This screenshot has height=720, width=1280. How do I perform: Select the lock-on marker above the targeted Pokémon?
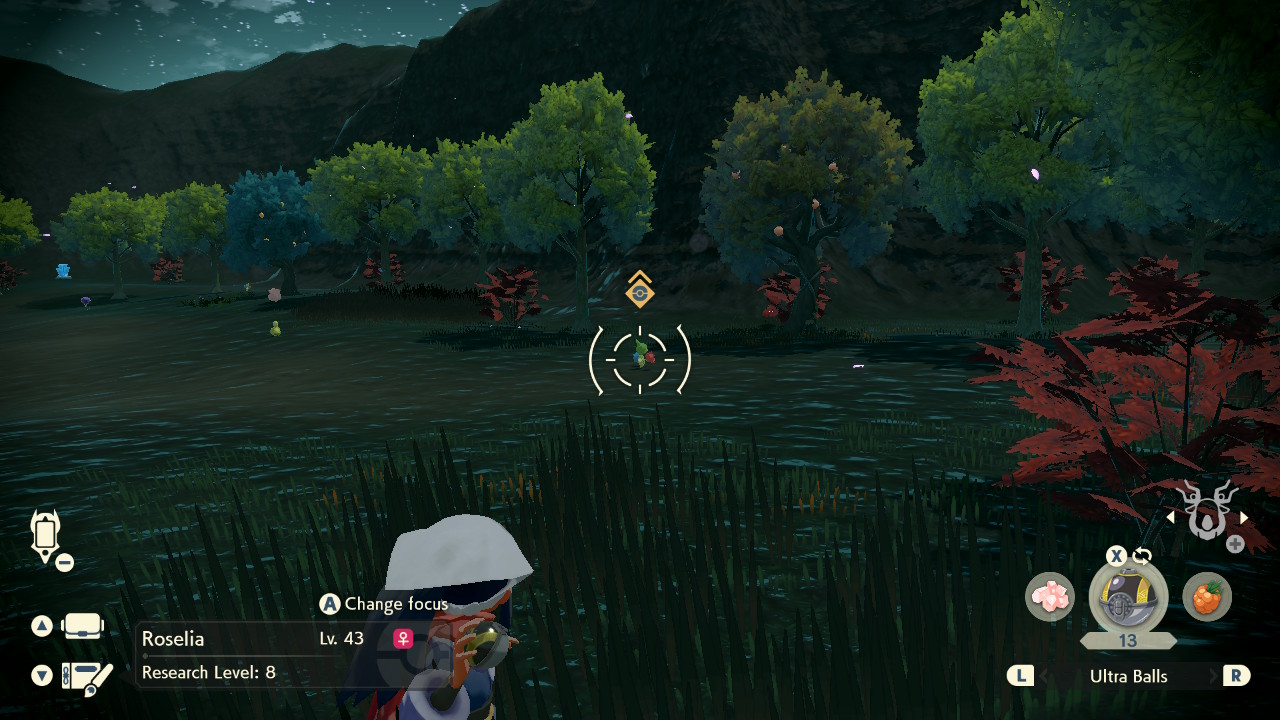640,292
